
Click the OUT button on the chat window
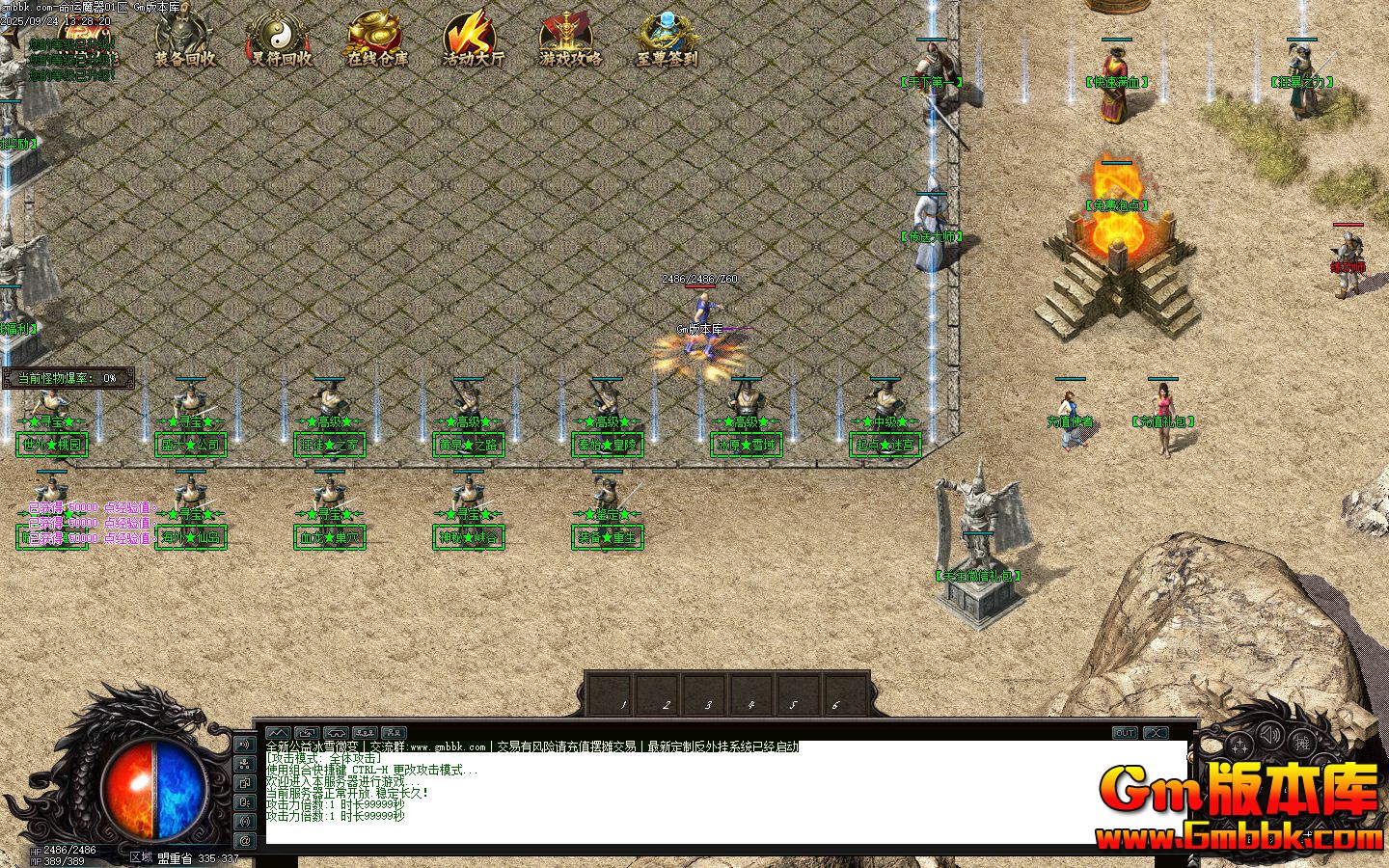point(1124,733)
